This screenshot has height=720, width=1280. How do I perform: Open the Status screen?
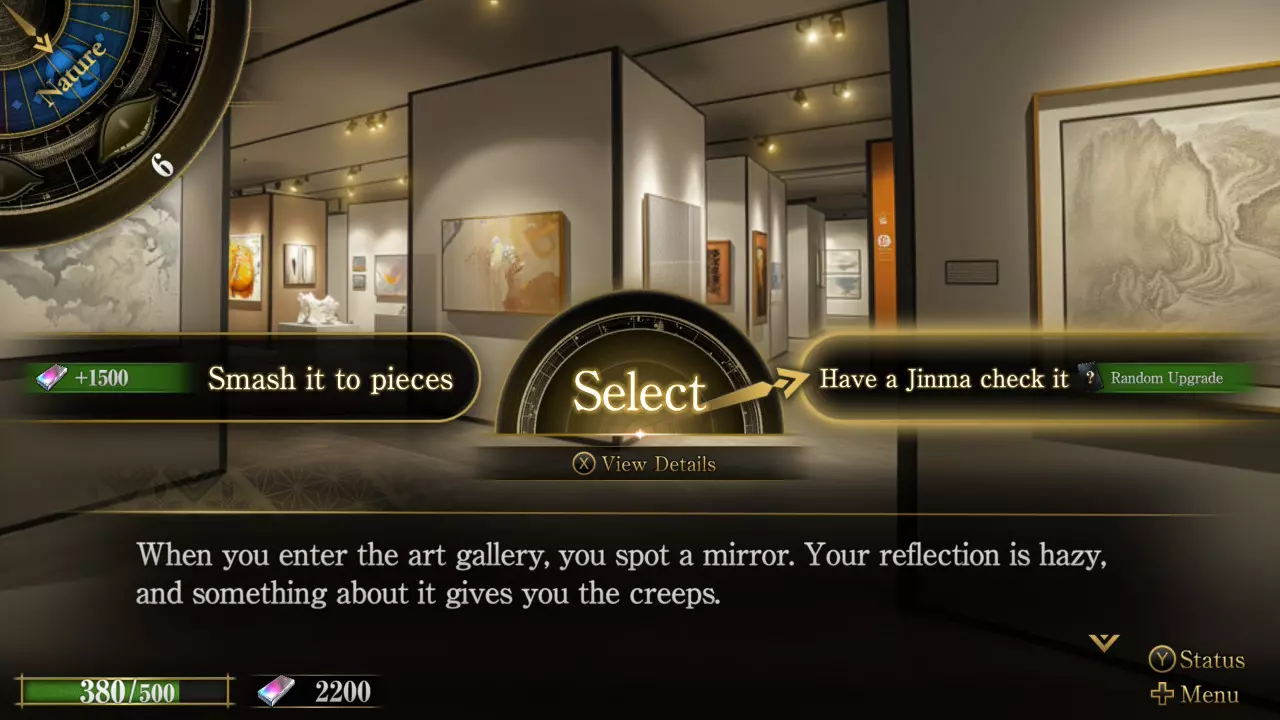tap(1196, 660)
